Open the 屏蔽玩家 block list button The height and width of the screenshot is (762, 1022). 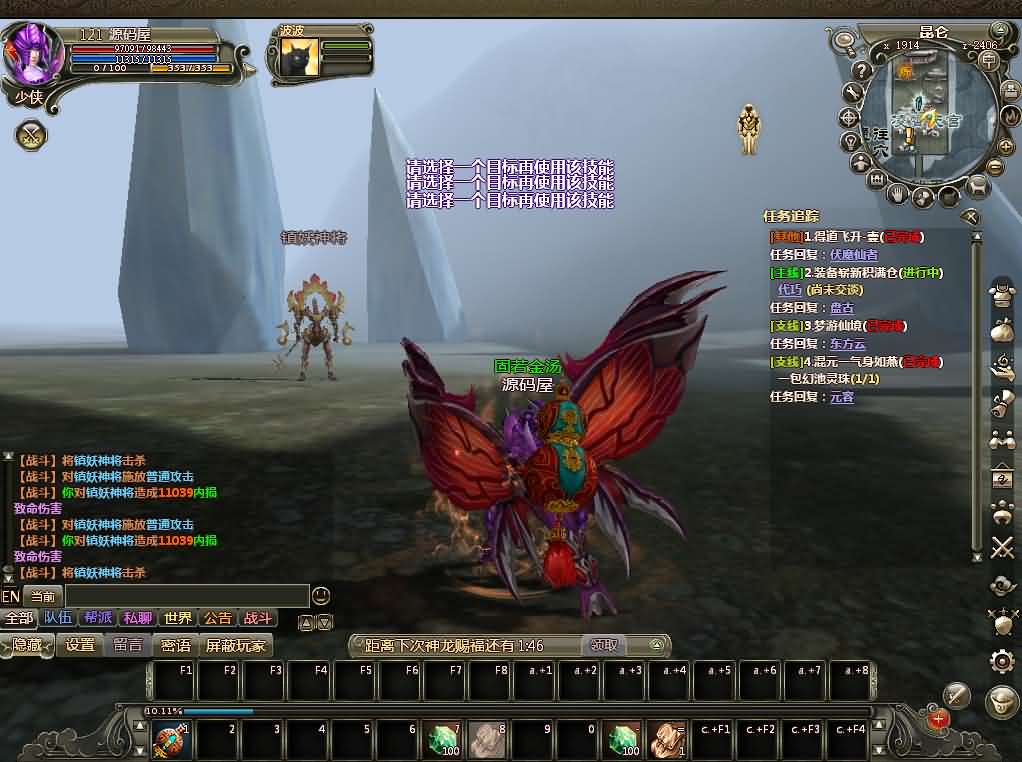(x=236, y=645)
